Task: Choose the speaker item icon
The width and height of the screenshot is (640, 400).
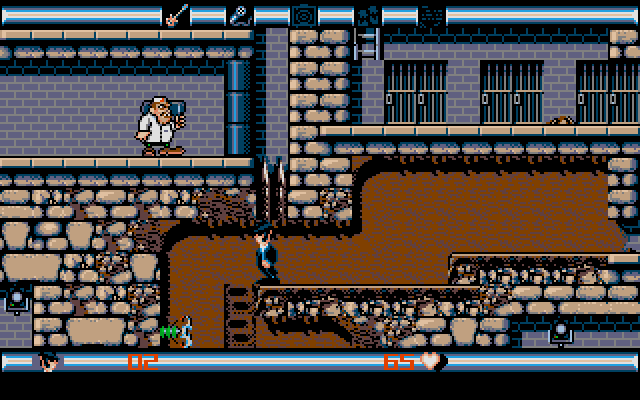Action: 302,15
